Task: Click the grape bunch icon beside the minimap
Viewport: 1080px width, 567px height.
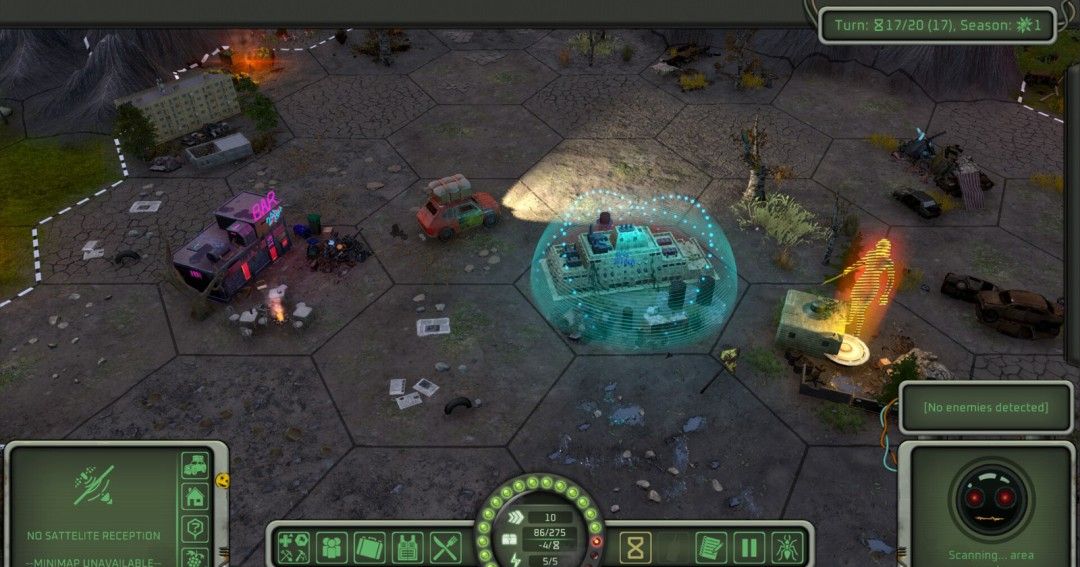Action: click(x=195, y=557)
